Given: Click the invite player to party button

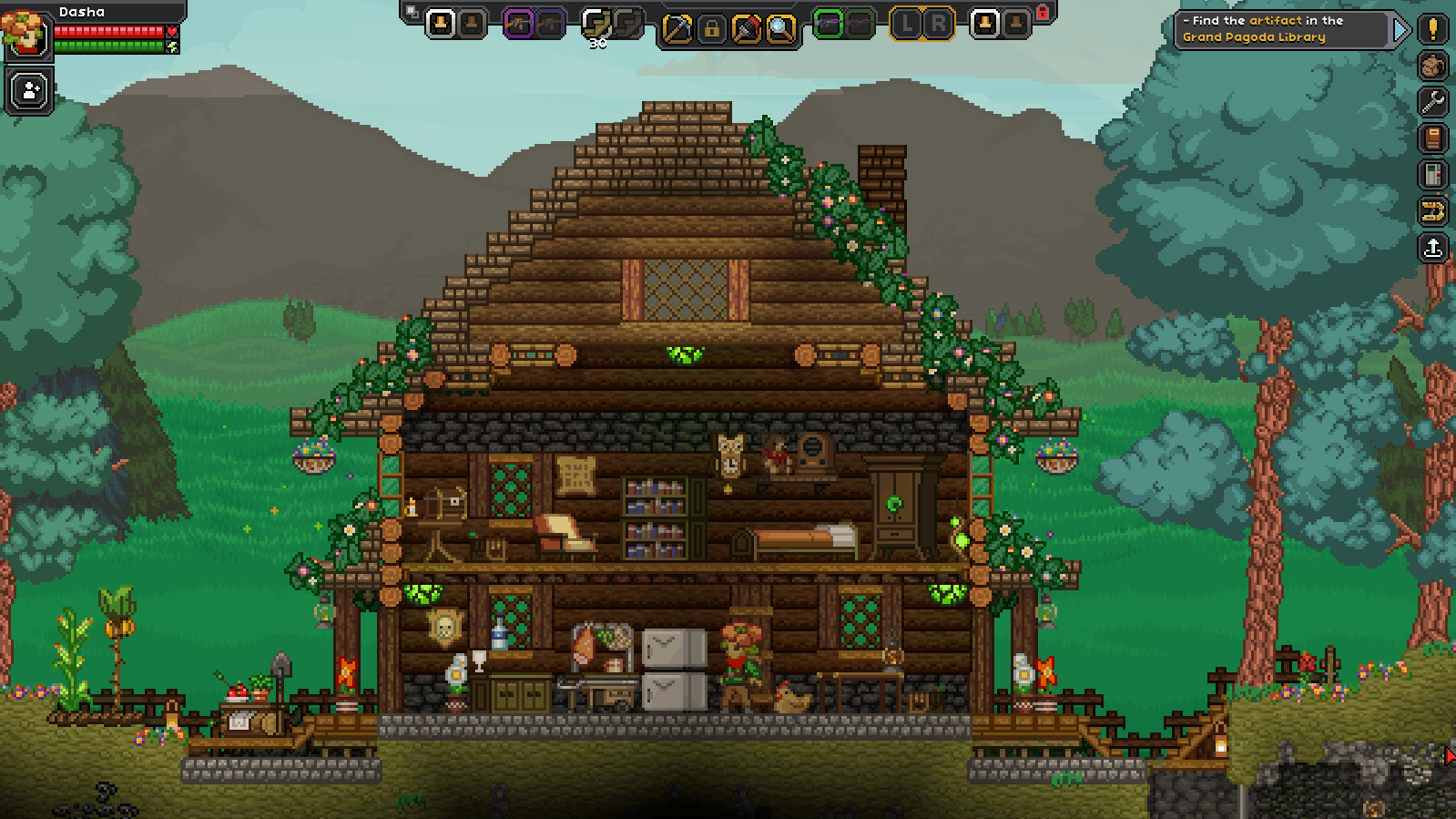Looking at the screenshot, I should 29,91.
